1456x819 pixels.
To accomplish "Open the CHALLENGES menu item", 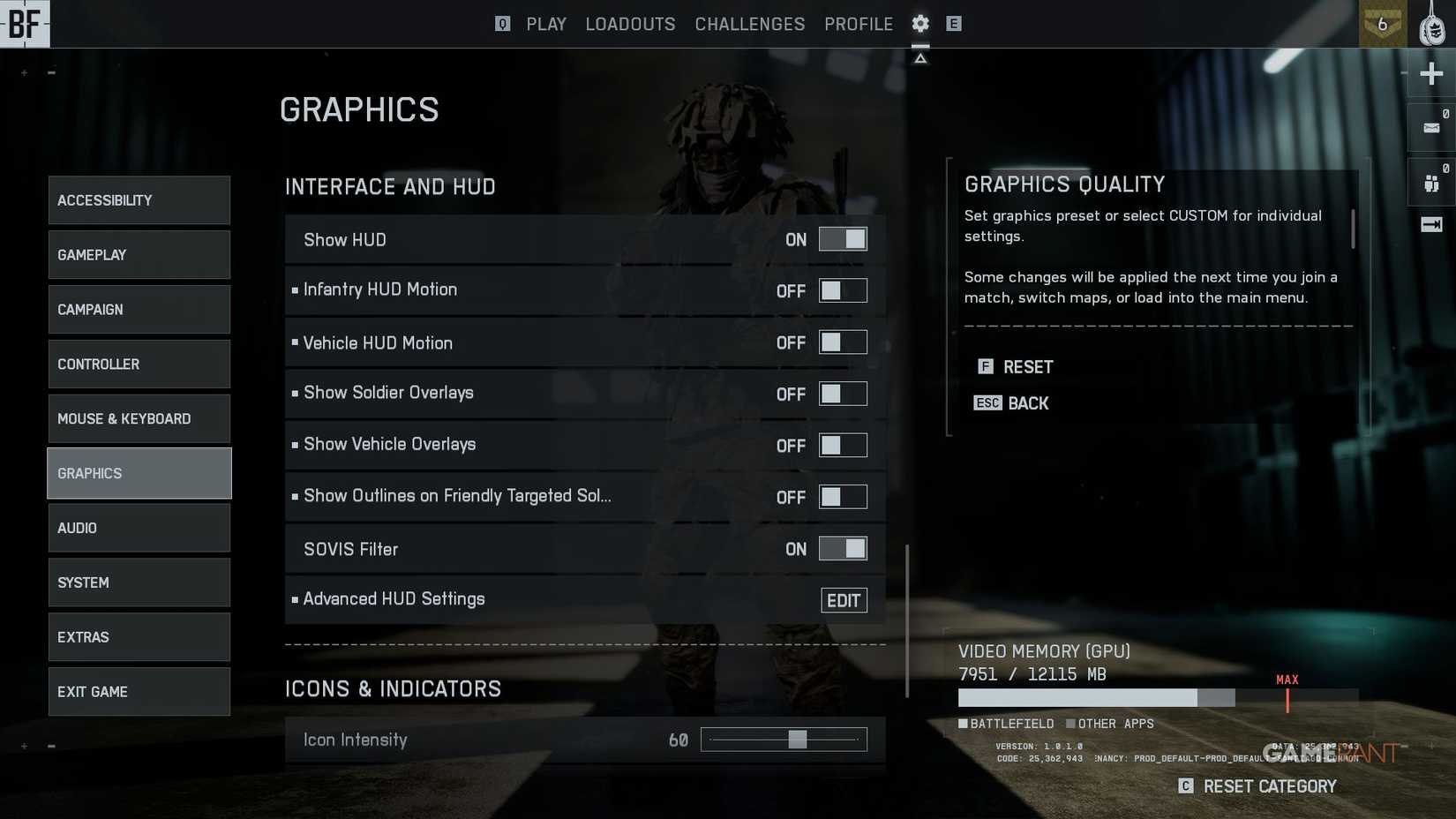I will pyautogui.click(x=749, y=24).
